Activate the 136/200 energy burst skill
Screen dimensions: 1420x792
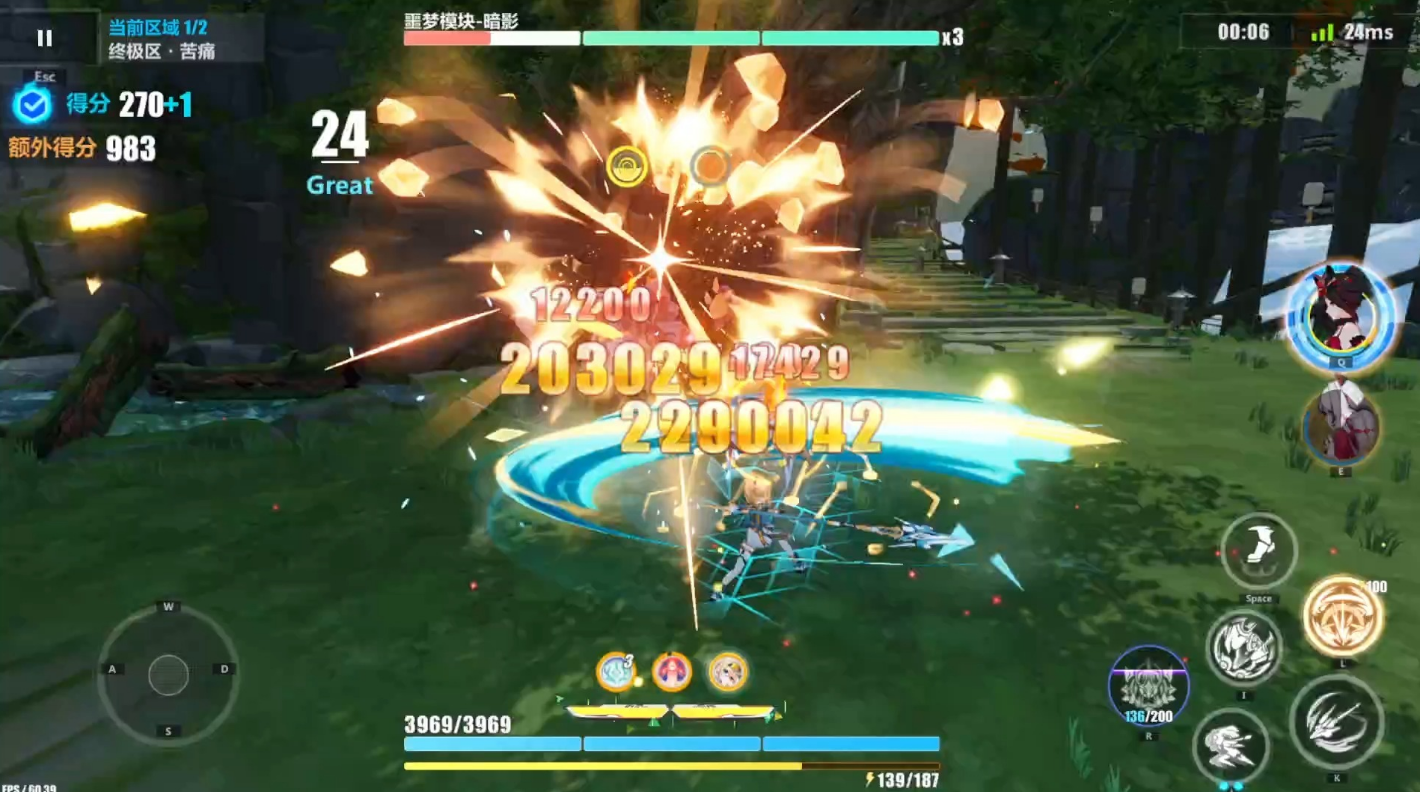coord(1148,686)
